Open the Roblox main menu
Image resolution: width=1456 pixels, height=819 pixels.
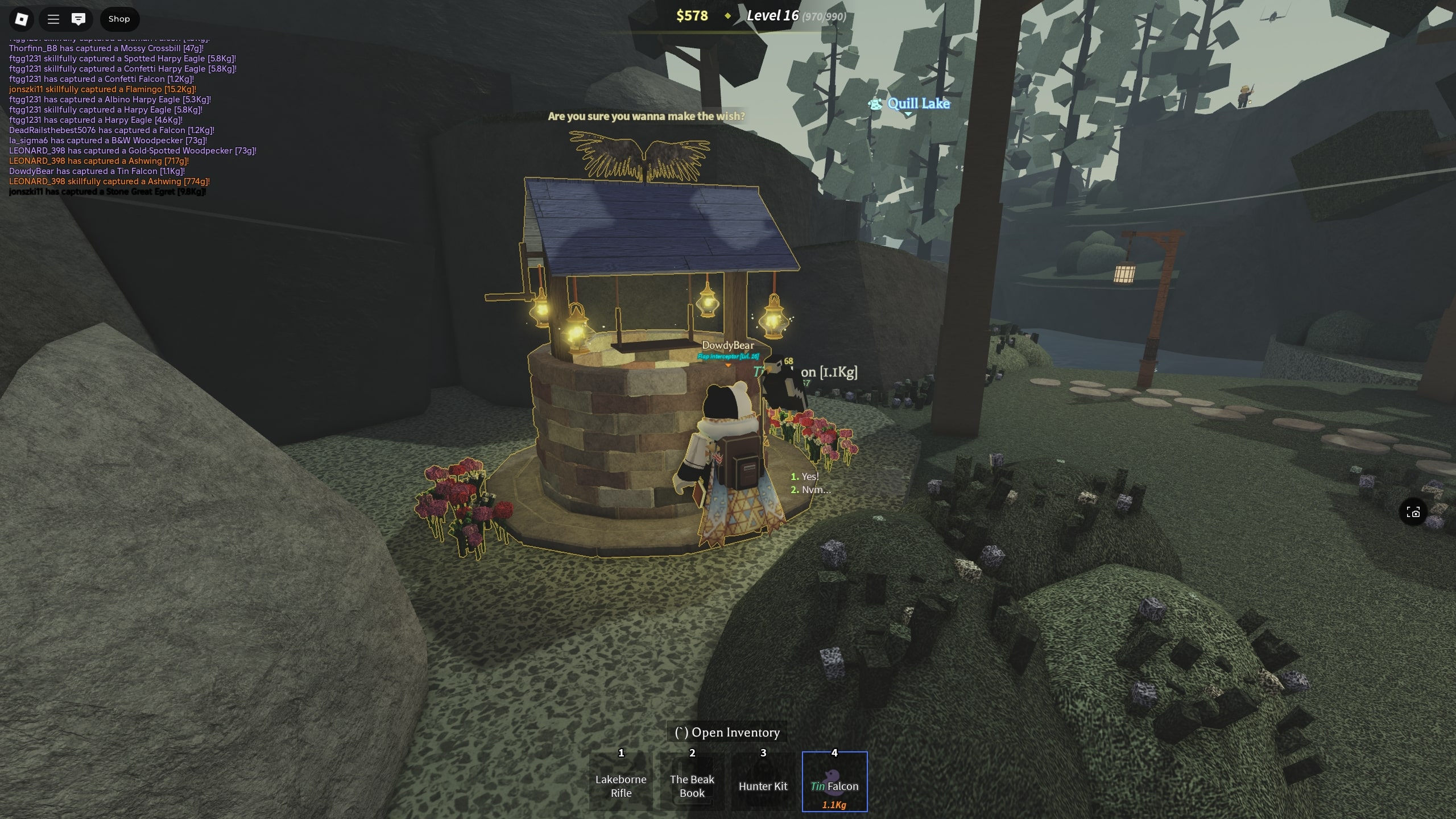[x=22, y=19]
